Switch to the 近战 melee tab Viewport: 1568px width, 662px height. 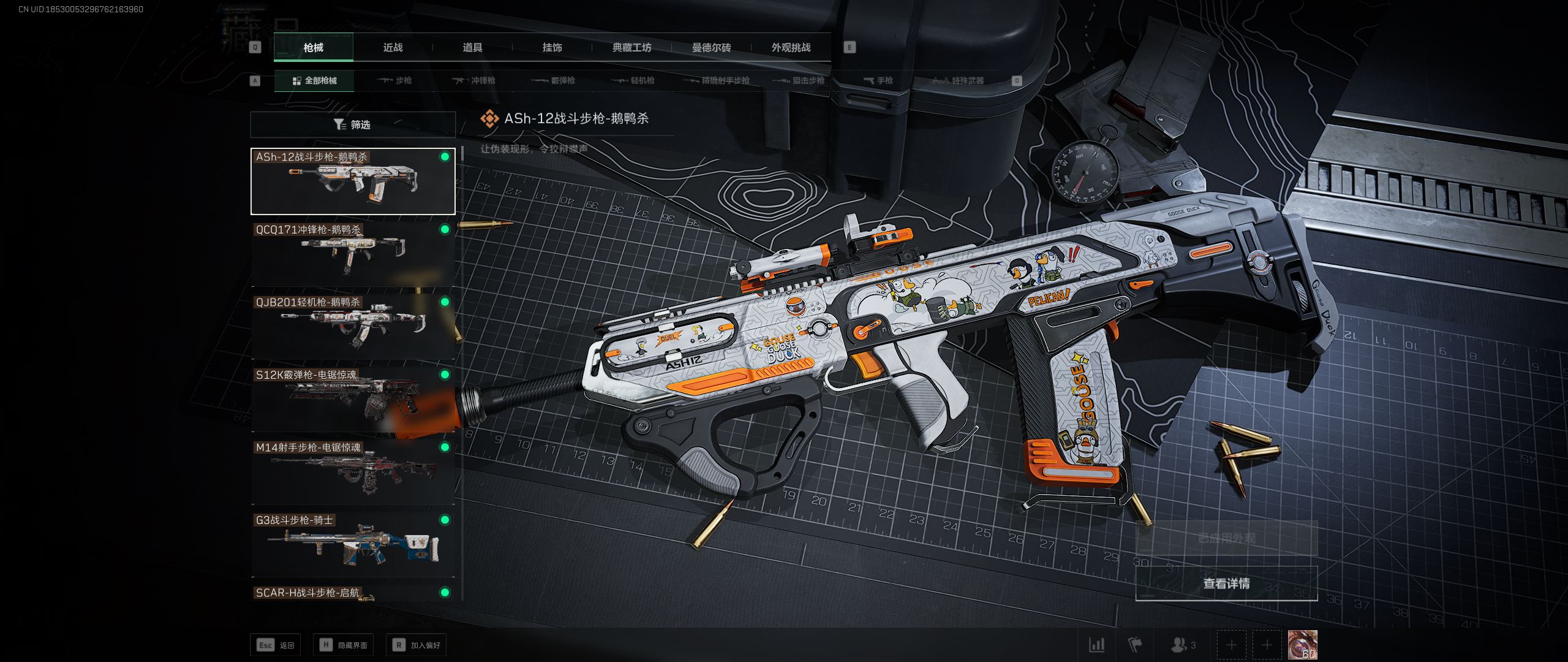click(393, 47)
